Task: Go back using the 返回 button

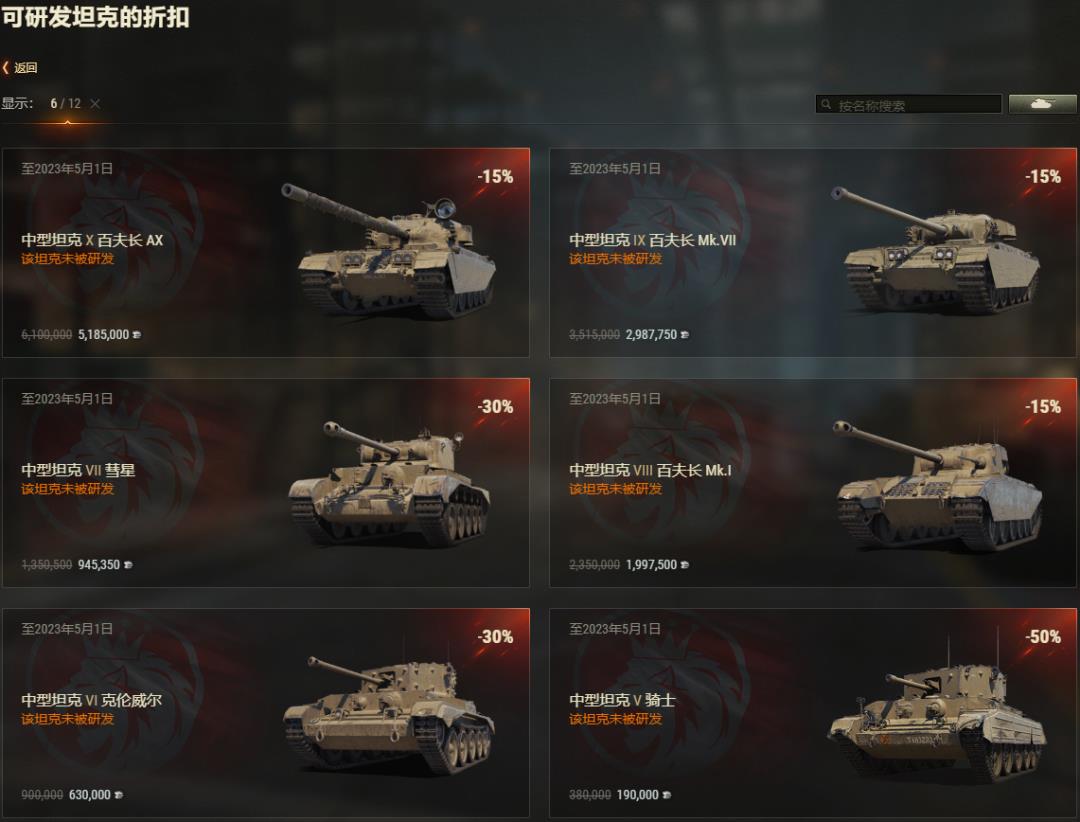Action: 21,68
